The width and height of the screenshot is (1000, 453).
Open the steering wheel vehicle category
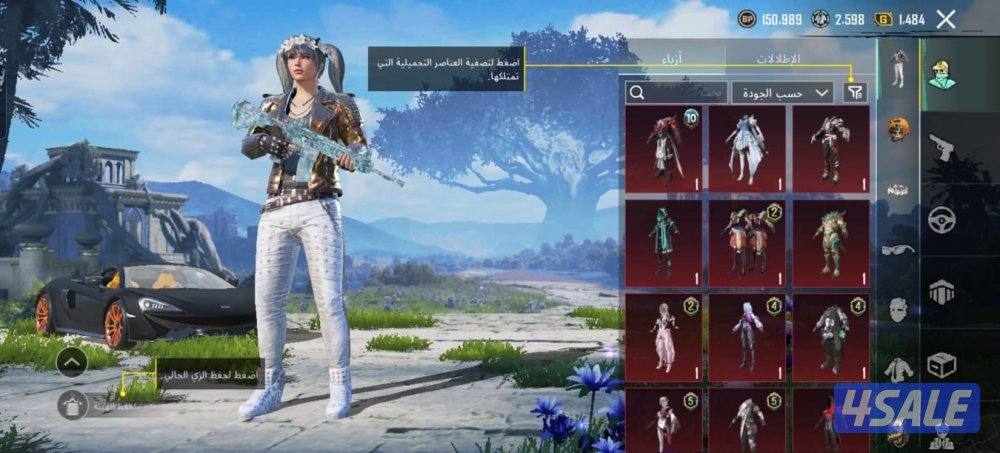pos(941,220)
